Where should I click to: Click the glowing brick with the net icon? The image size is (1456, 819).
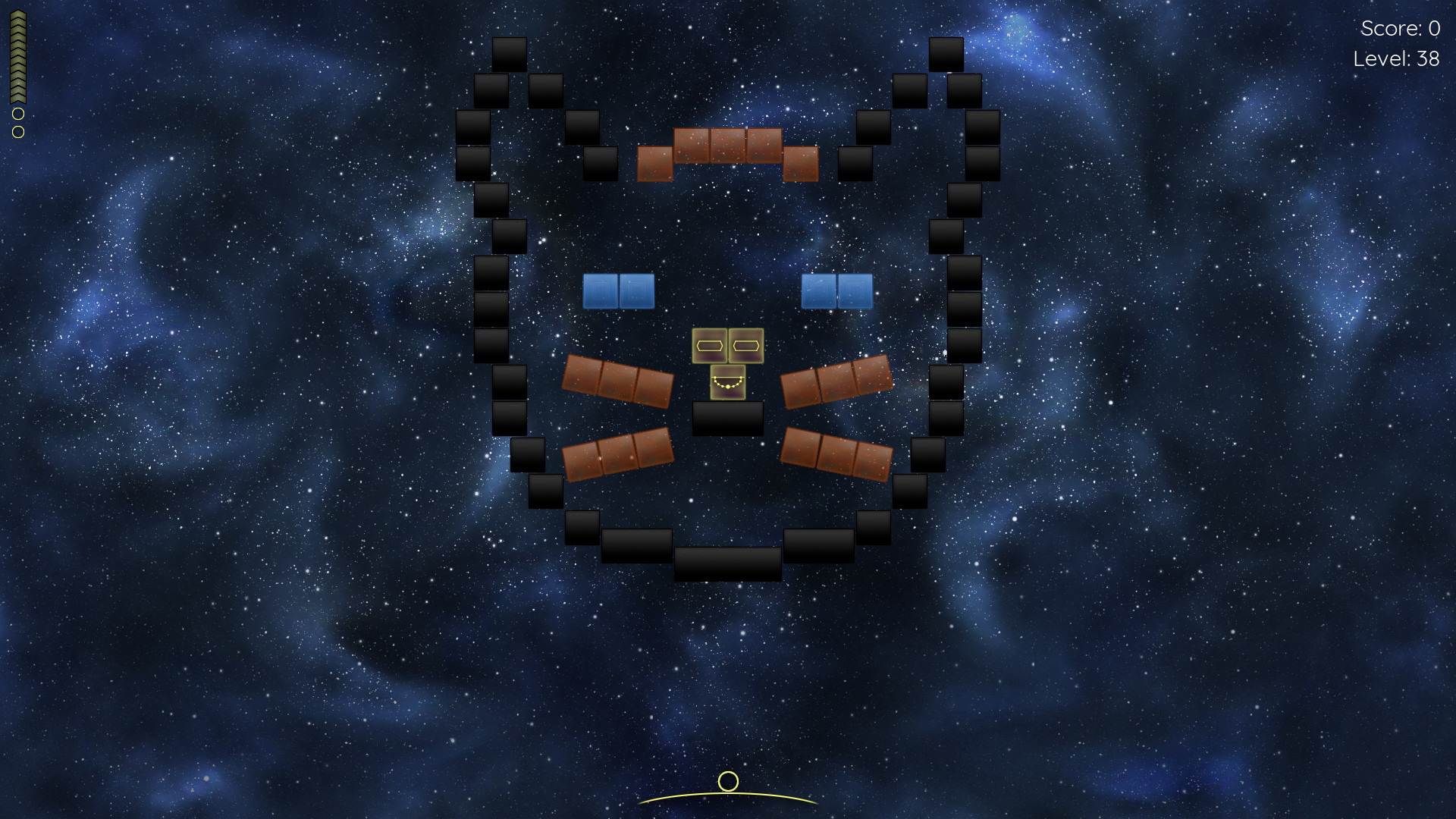tap(728, 383)
